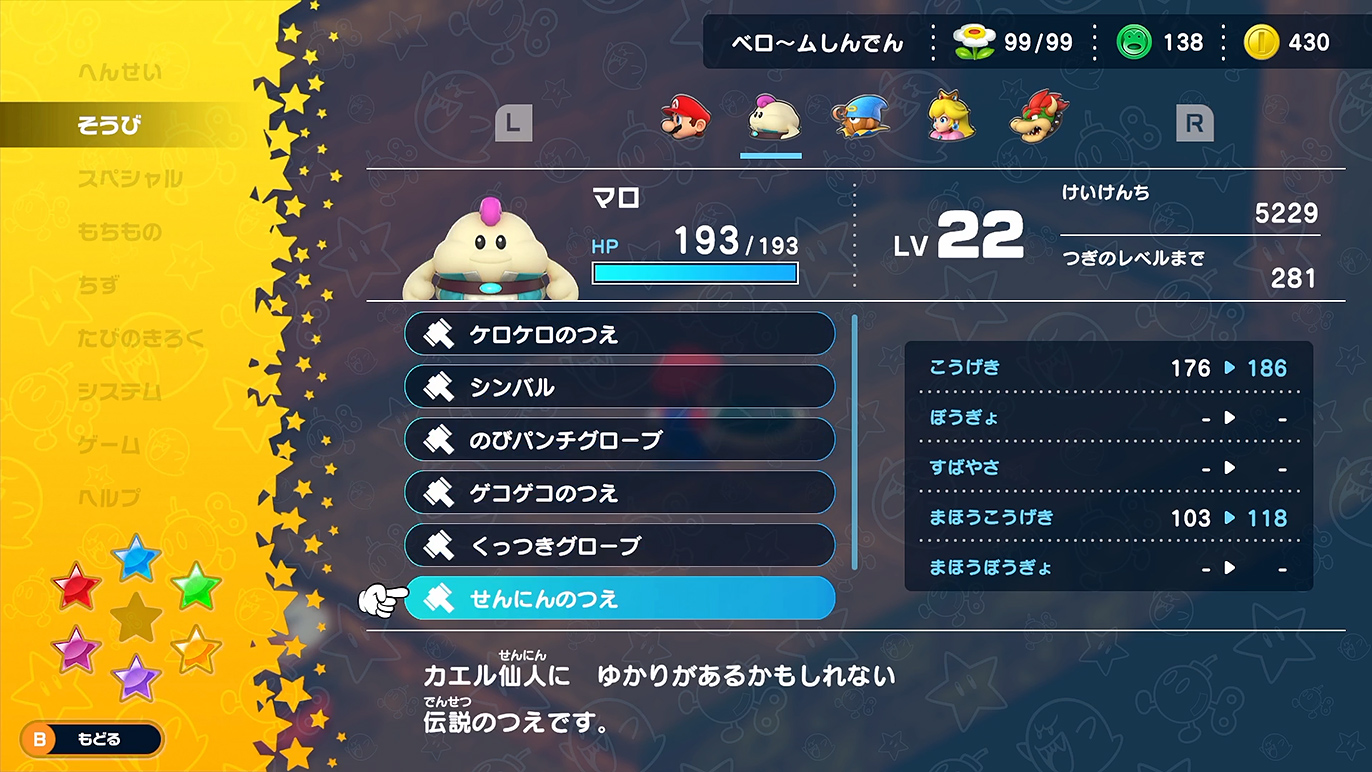Viewport: 1372px width, 772px height.
Task: Equip the シンバル weapon
Action: [x=620, y=386]
